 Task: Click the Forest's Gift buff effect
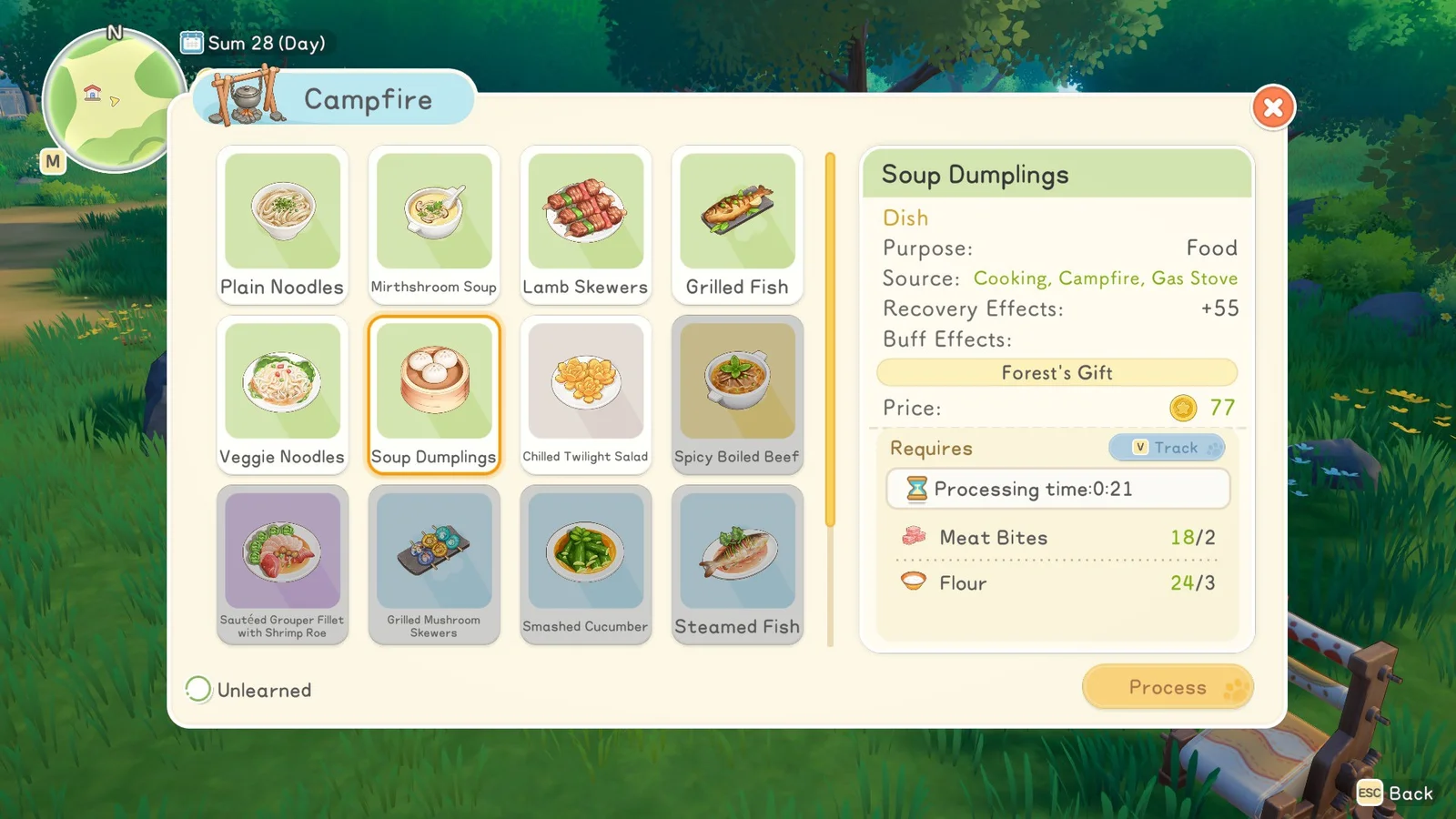click(x=1057, y=372)
